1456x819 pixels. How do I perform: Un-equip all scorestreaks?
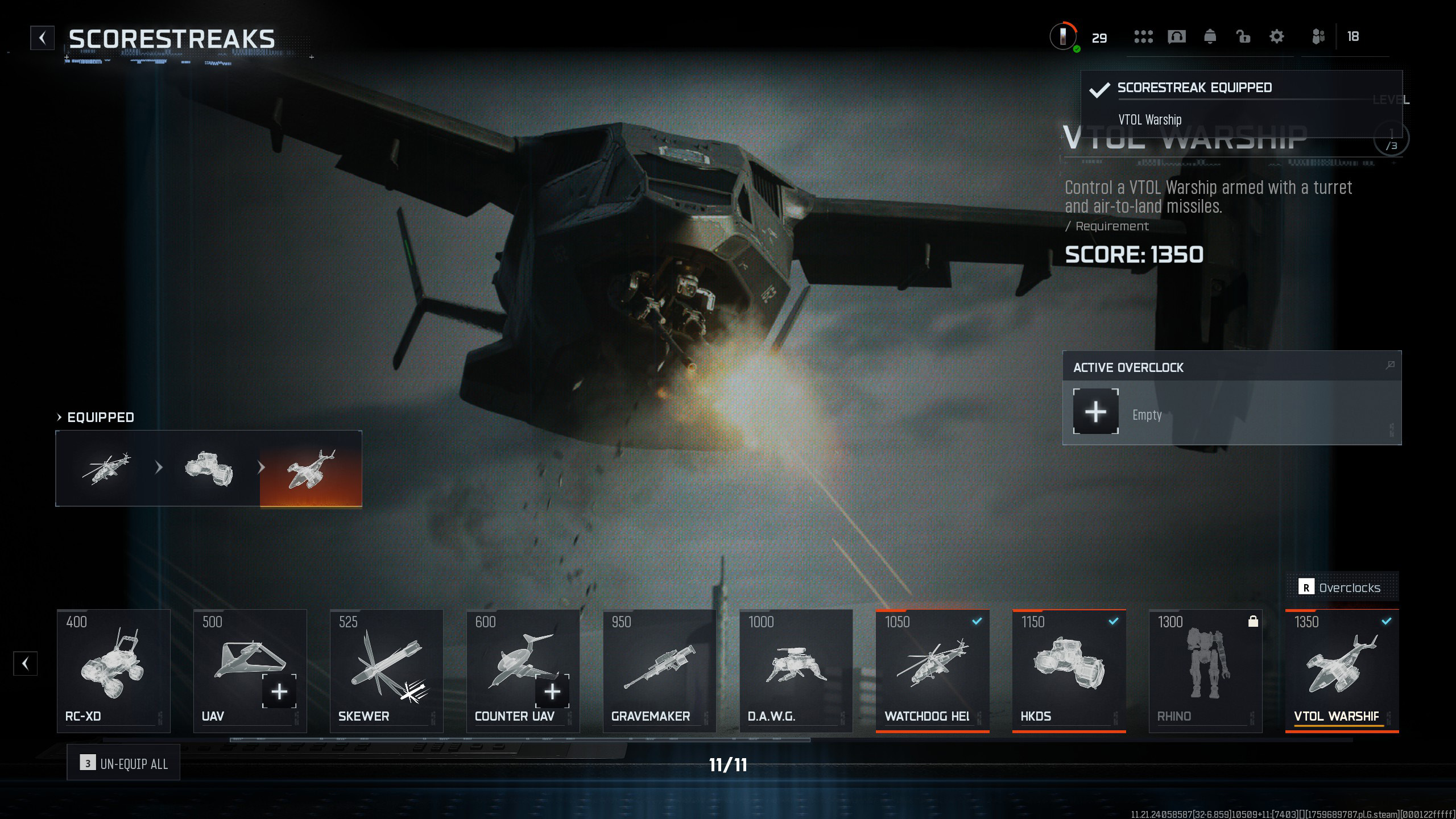(x=123, y=763)
